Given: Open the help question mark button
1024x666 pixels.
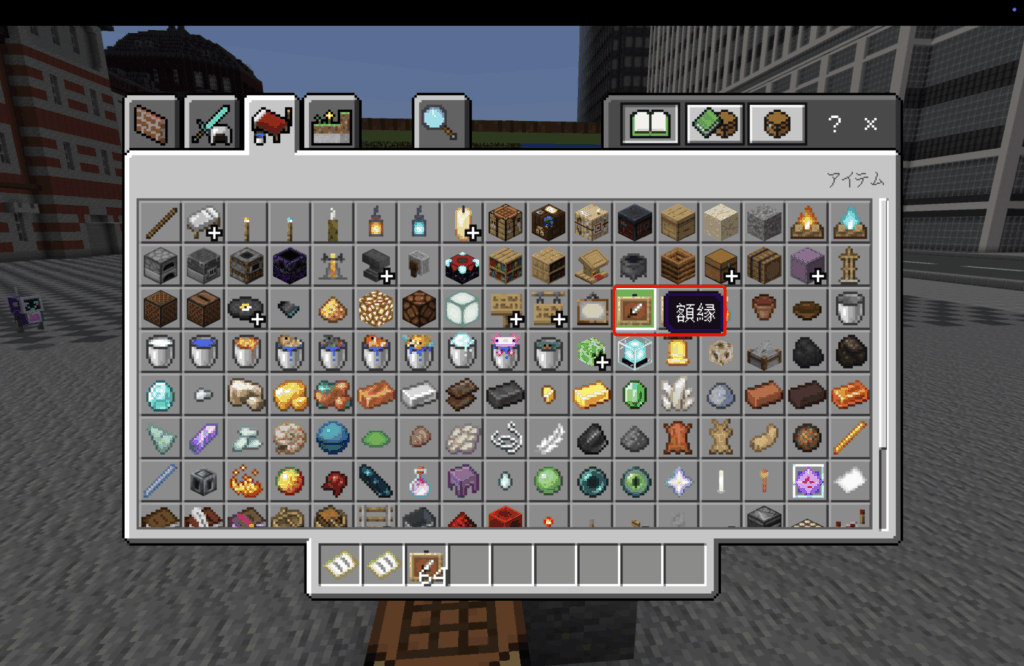Looking at the screenshot, I should 834,125.
